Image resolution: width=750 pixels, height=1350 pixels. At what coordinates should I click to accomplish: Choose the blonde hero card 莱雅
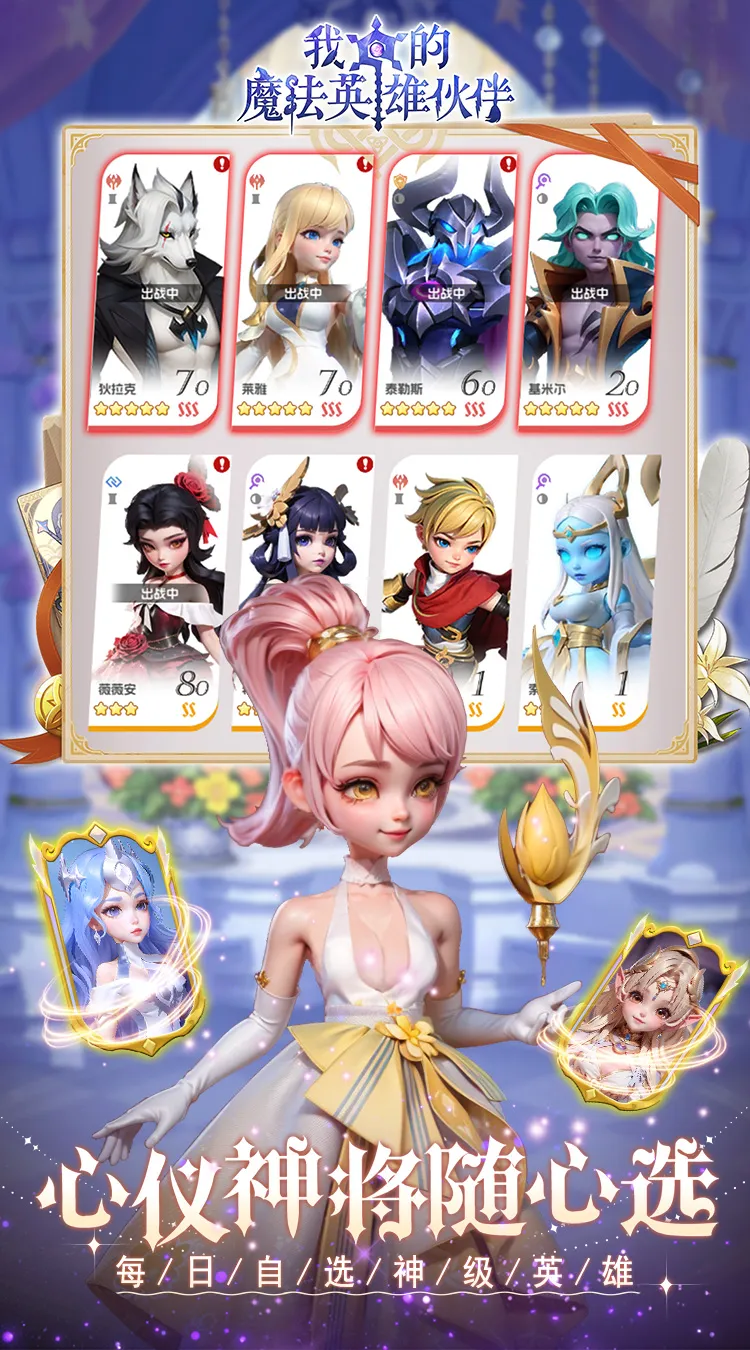(x=302, y=290)
